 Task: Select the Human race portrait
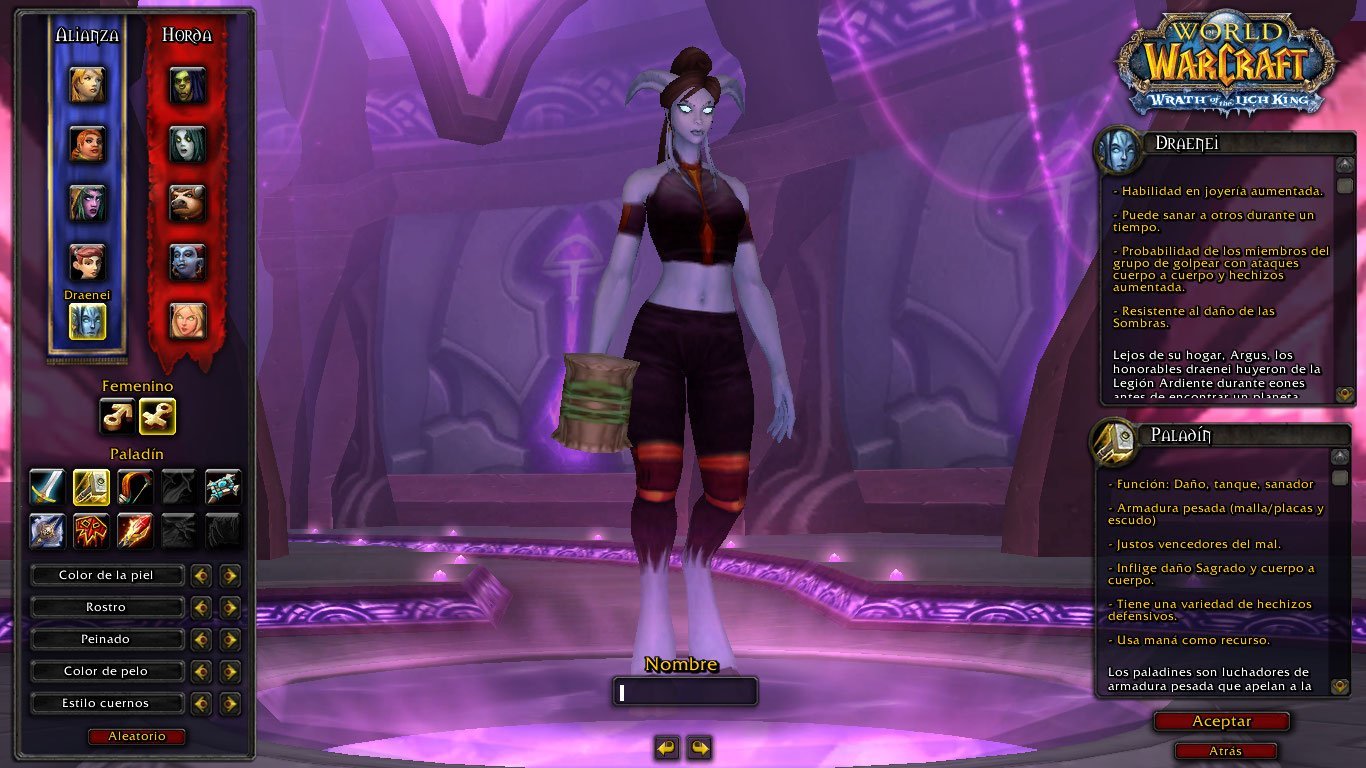tap(87, 85)
